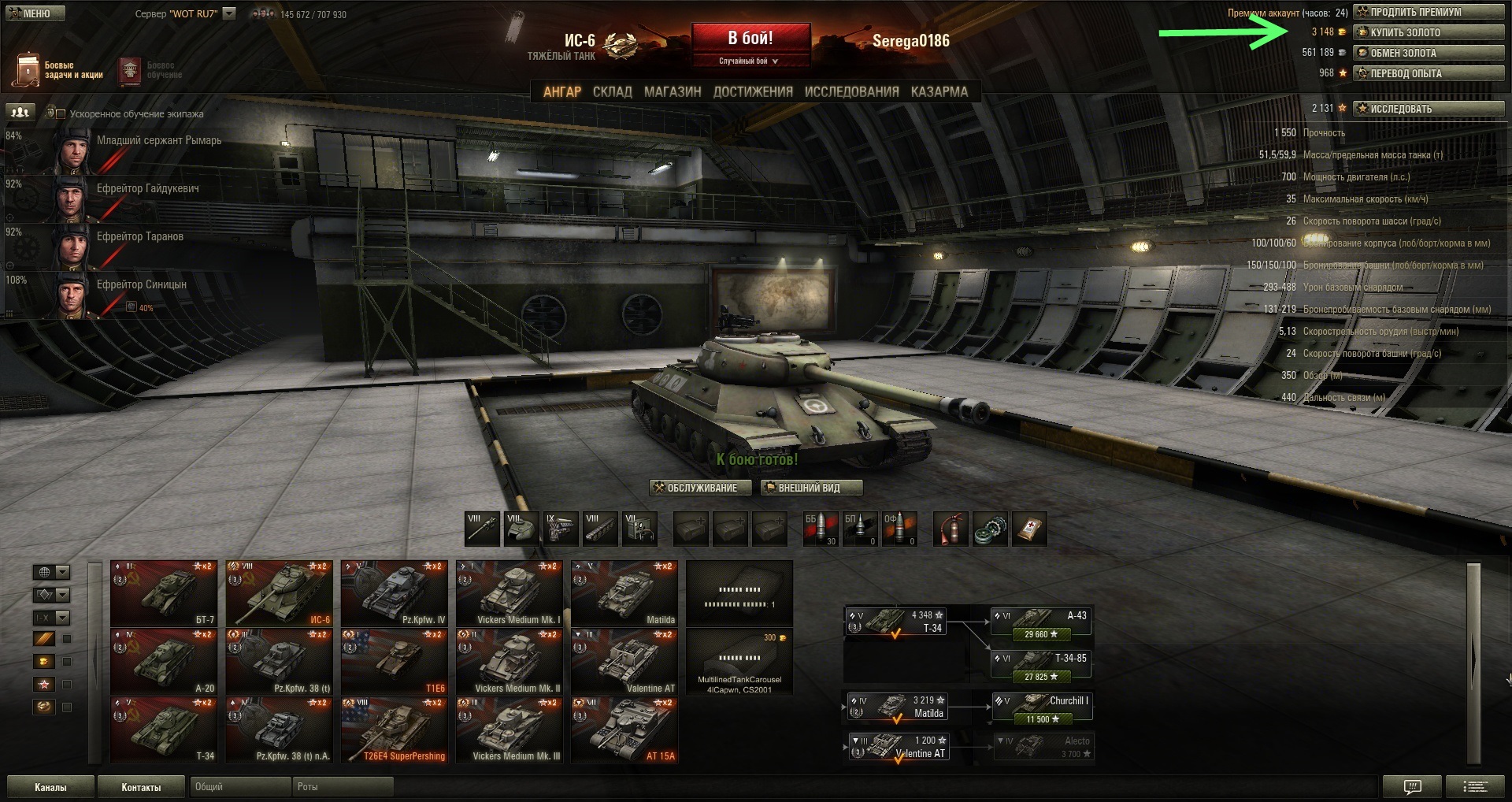Open ОБСЛУЖИВАНИЕ for the tank
The height and width of the screenshot is (802, 1512).
(695, 488)
